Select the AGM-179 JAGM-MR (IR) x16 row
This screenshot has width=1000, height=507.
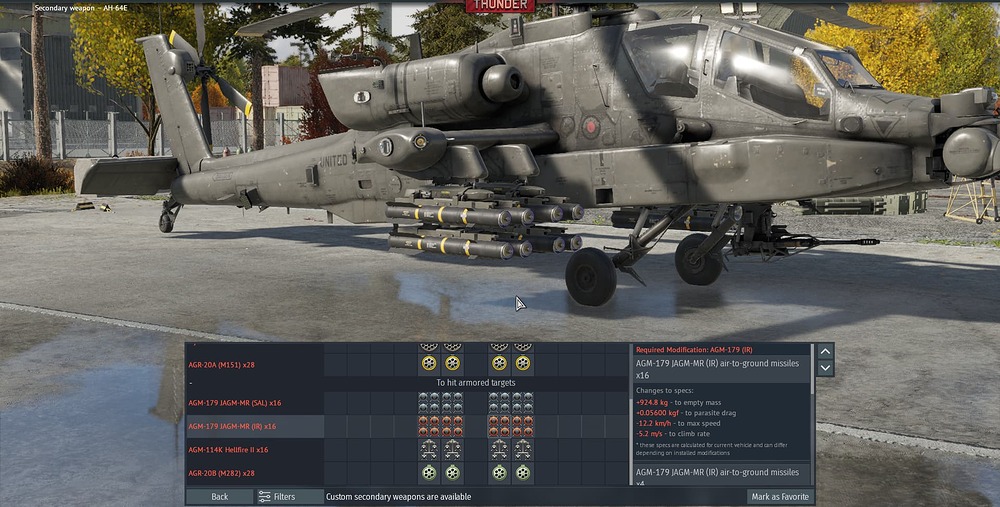pos(232,426)
